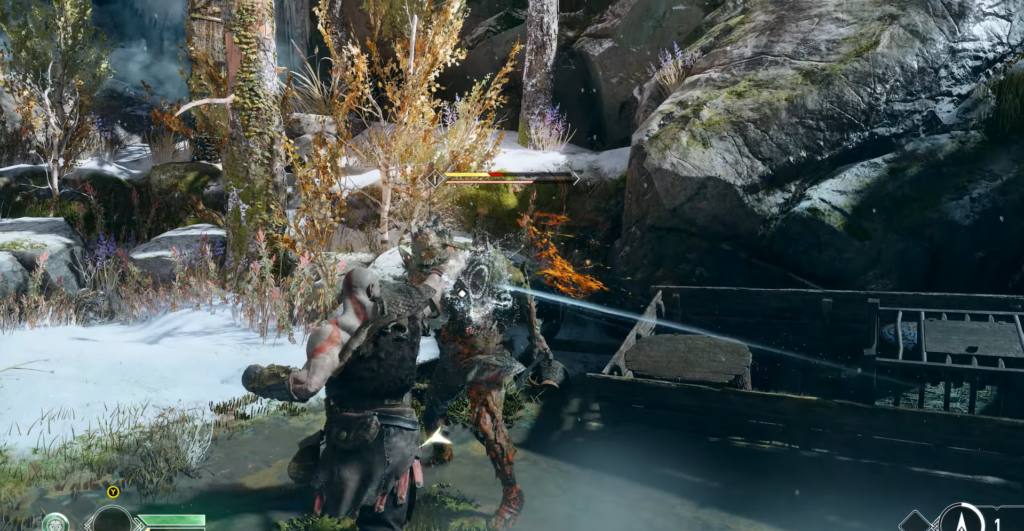The height and width of the screenshot is (531, 1024).
Task: Click the empty circular talisman slot
Action: coord(111,519)
